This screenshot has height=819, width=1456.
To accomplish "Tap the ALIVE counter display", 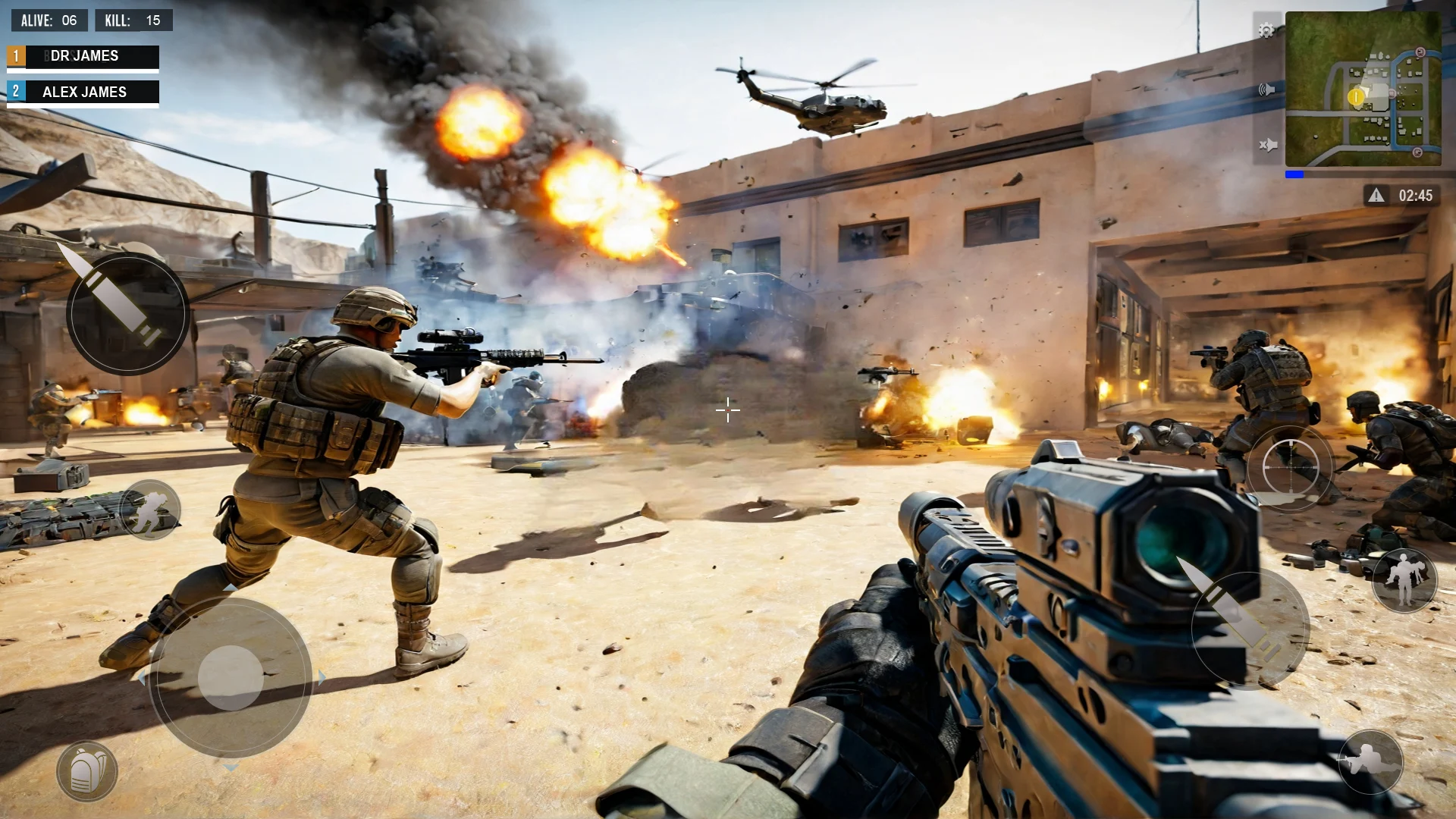I will (x=49, y=20).
